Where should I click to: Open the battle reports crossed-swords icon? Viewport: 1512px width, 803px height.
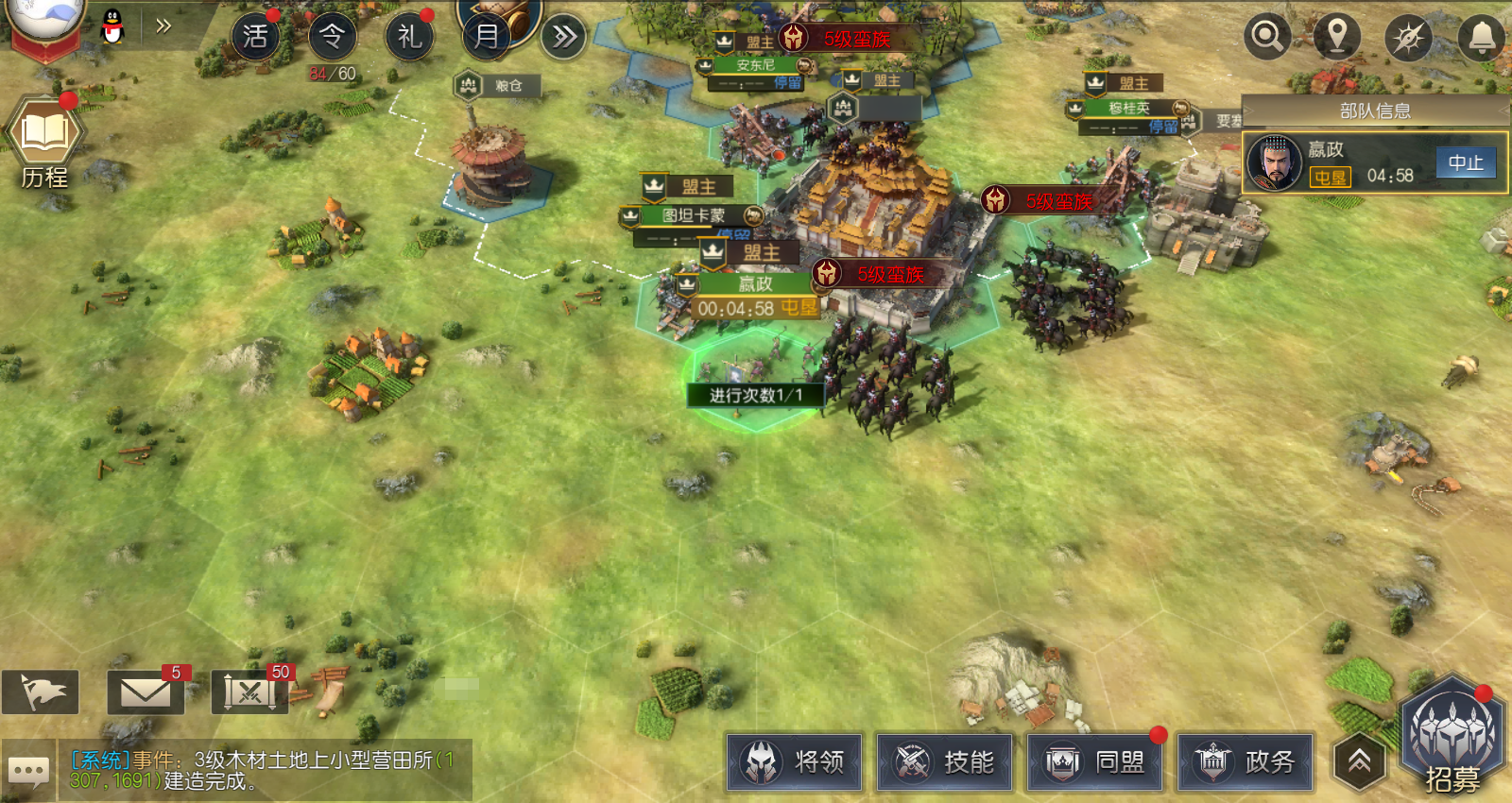pos(249,693)
